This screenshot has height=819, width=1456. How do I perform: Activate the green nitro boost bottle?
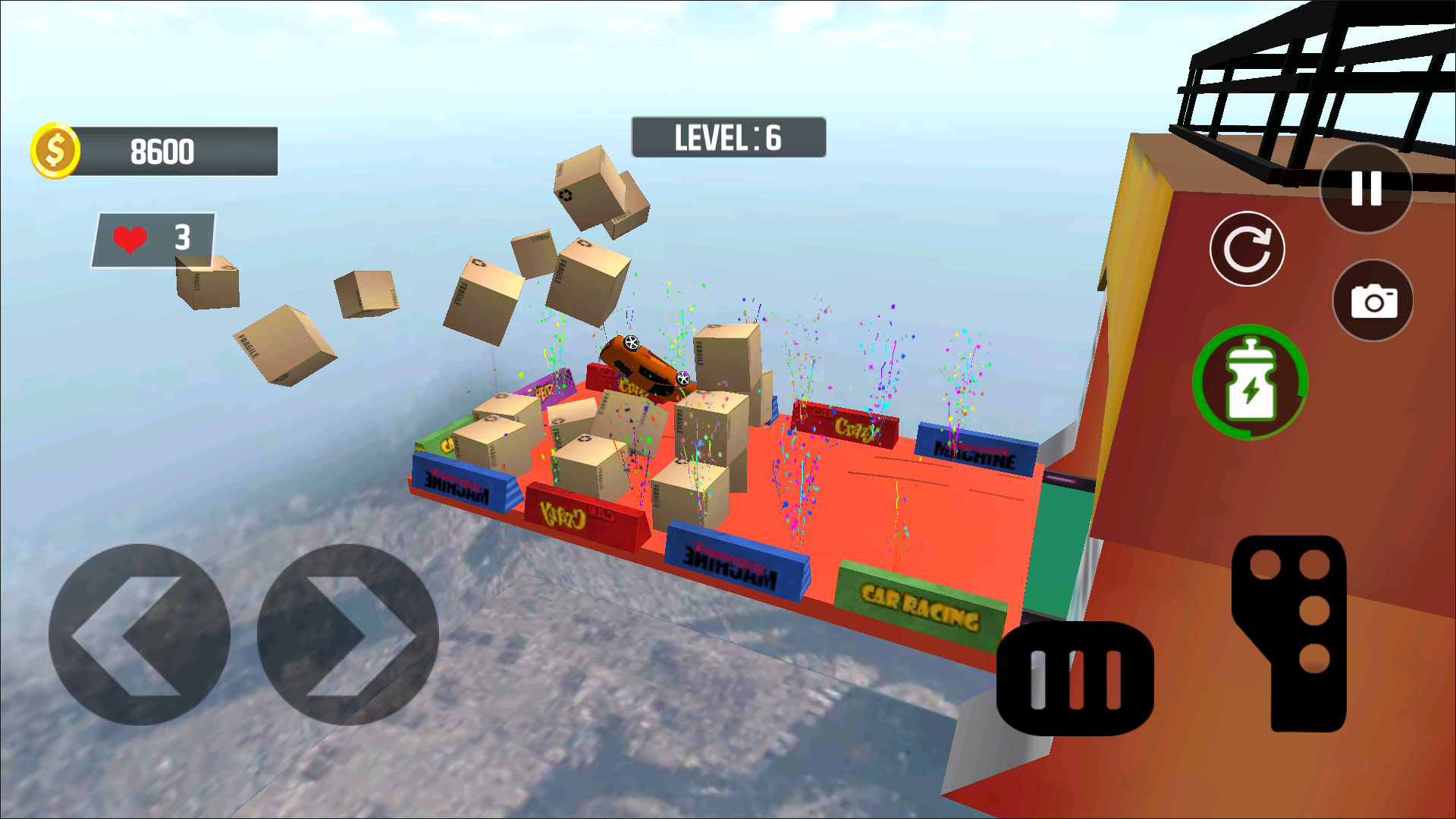coord(1250,382)
